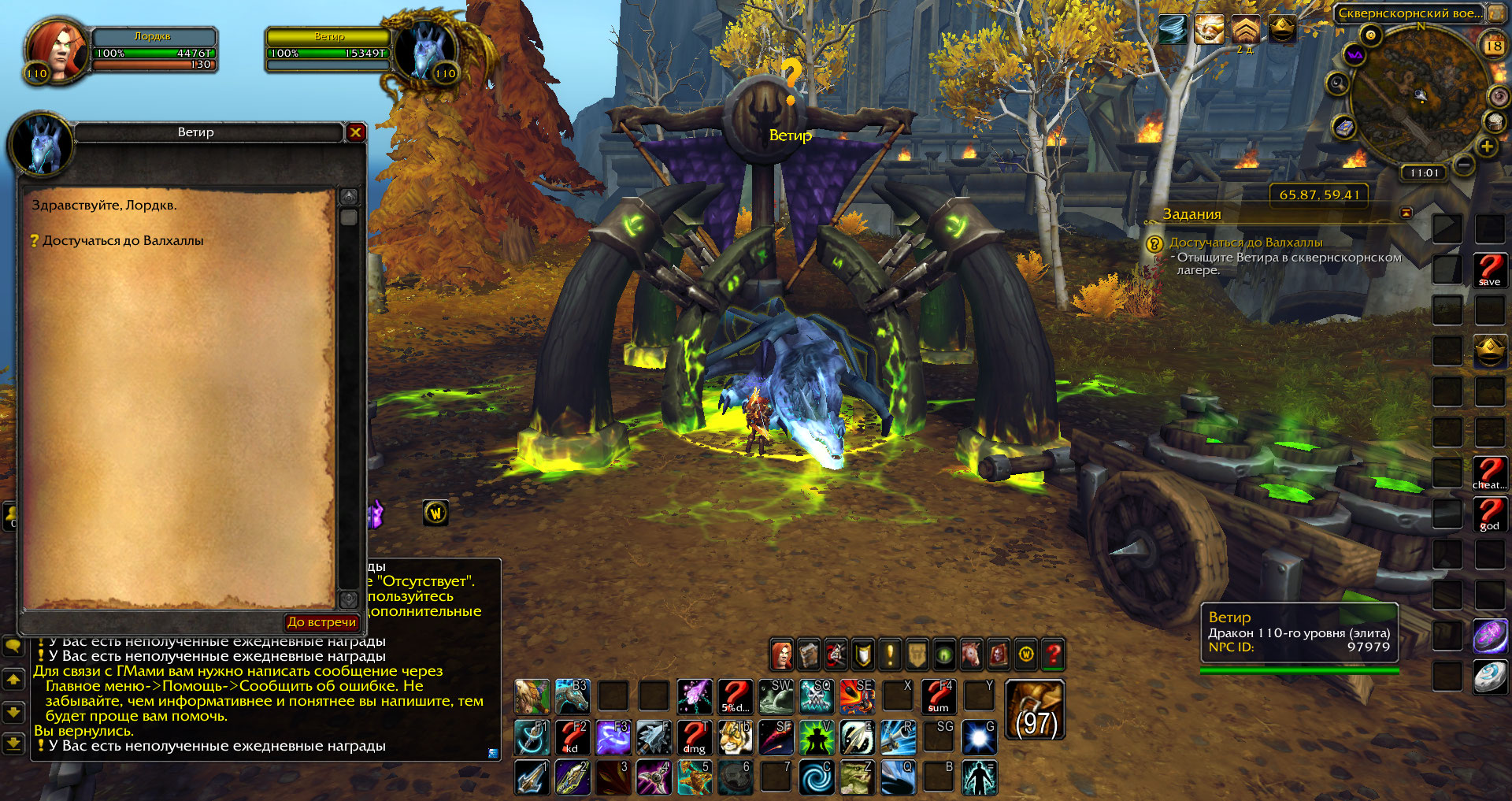This screenshot has height=801, width=1512.
Task: Activate the skull and crossbones ability
Action: [816, 696]
